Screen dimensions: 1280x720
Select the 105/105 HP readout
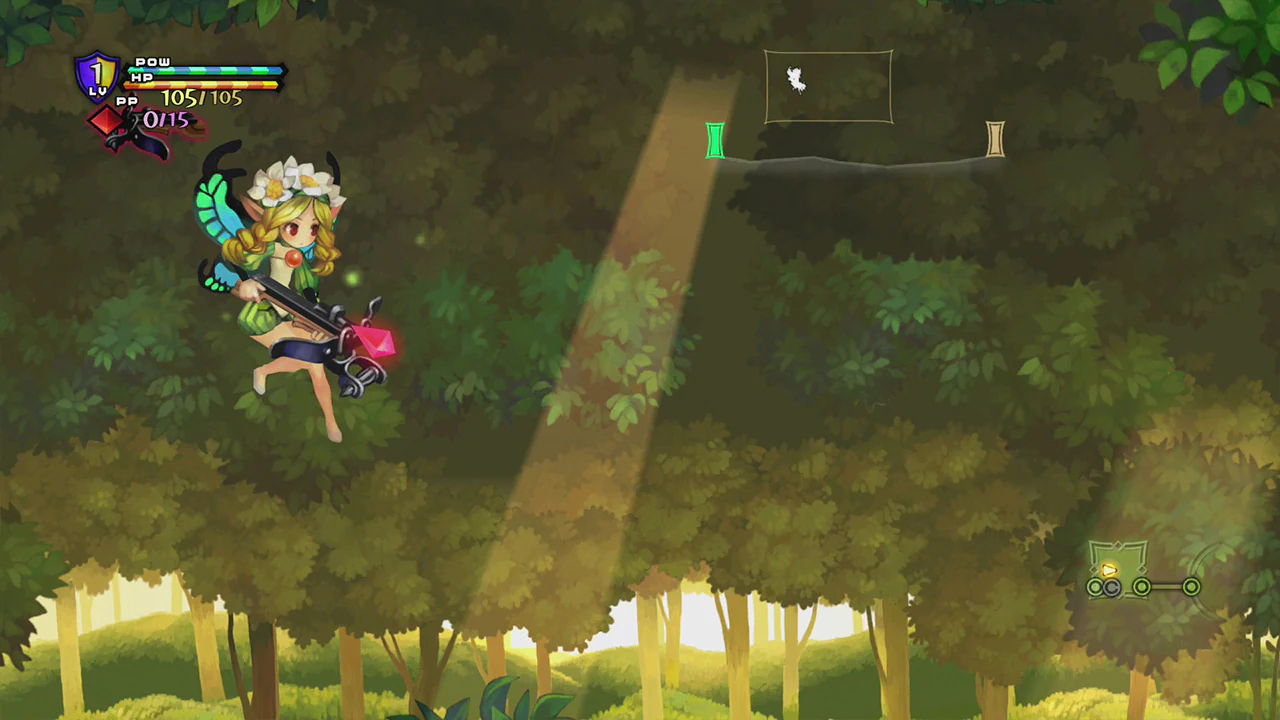tap(201, 97)
